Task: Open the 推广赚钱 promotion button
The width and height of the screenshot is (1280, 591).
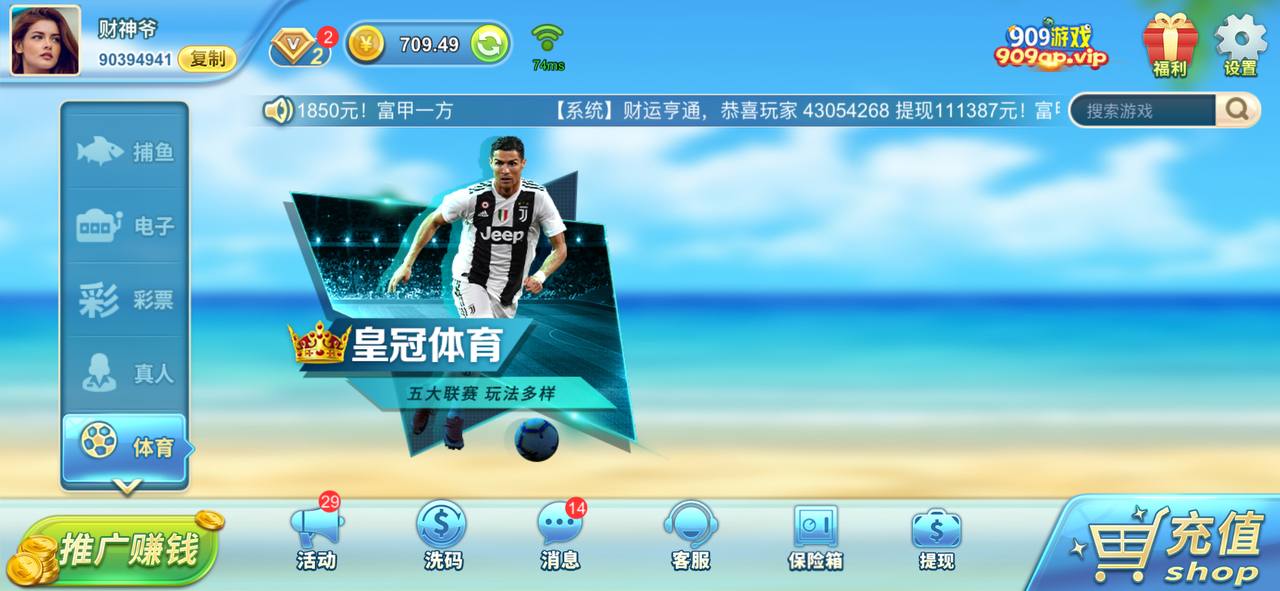Action: pyautogui.click(x=115, y=549)
